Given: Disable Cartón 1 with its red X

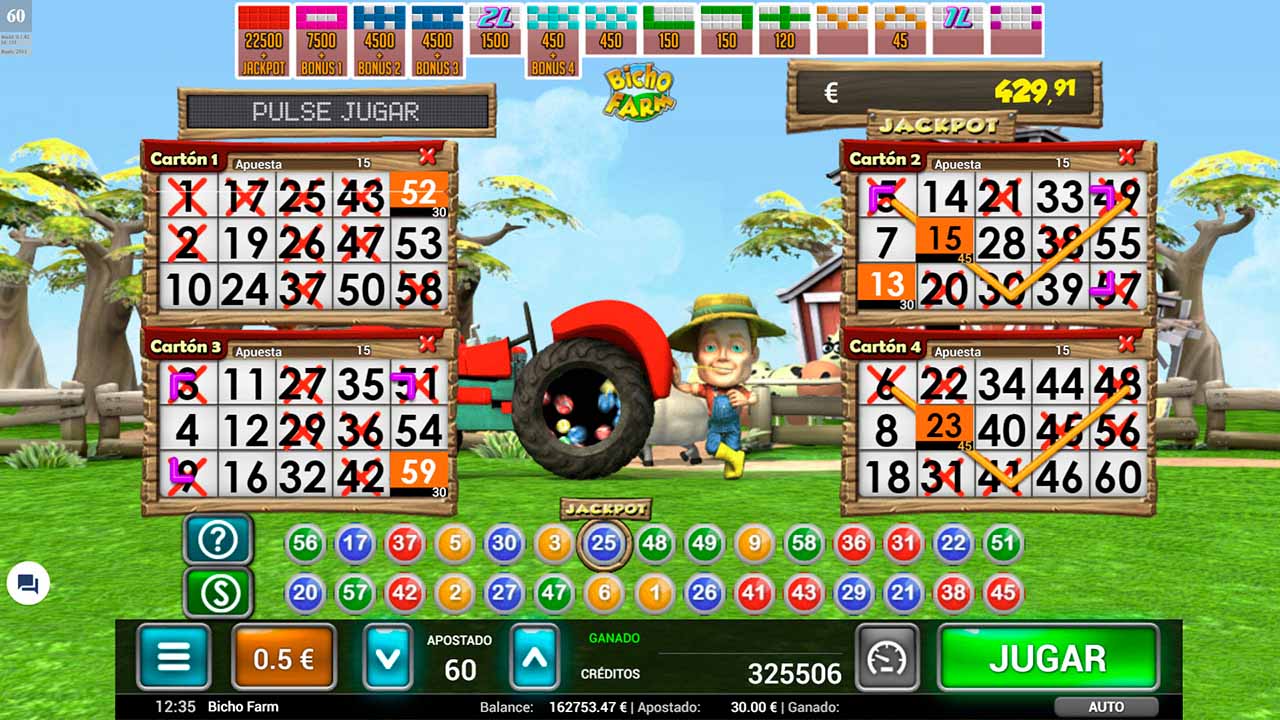Looking at the screenshot, I should (428, 156).
